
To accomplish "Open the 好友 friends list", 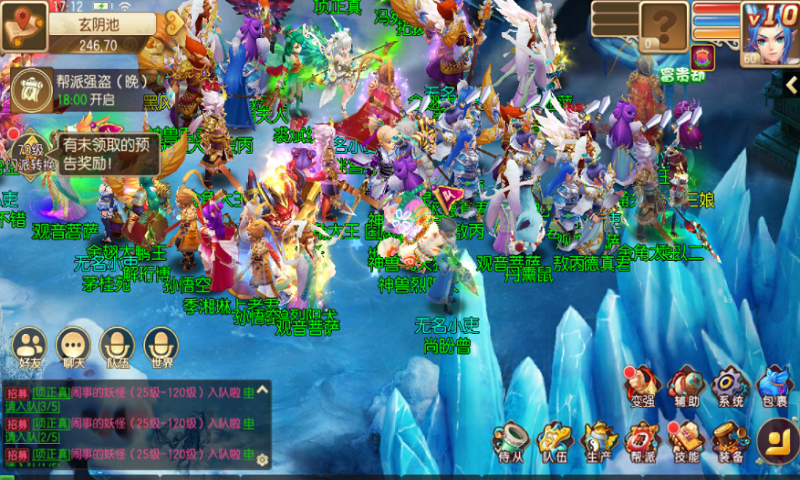I will (x=31, y=345).
